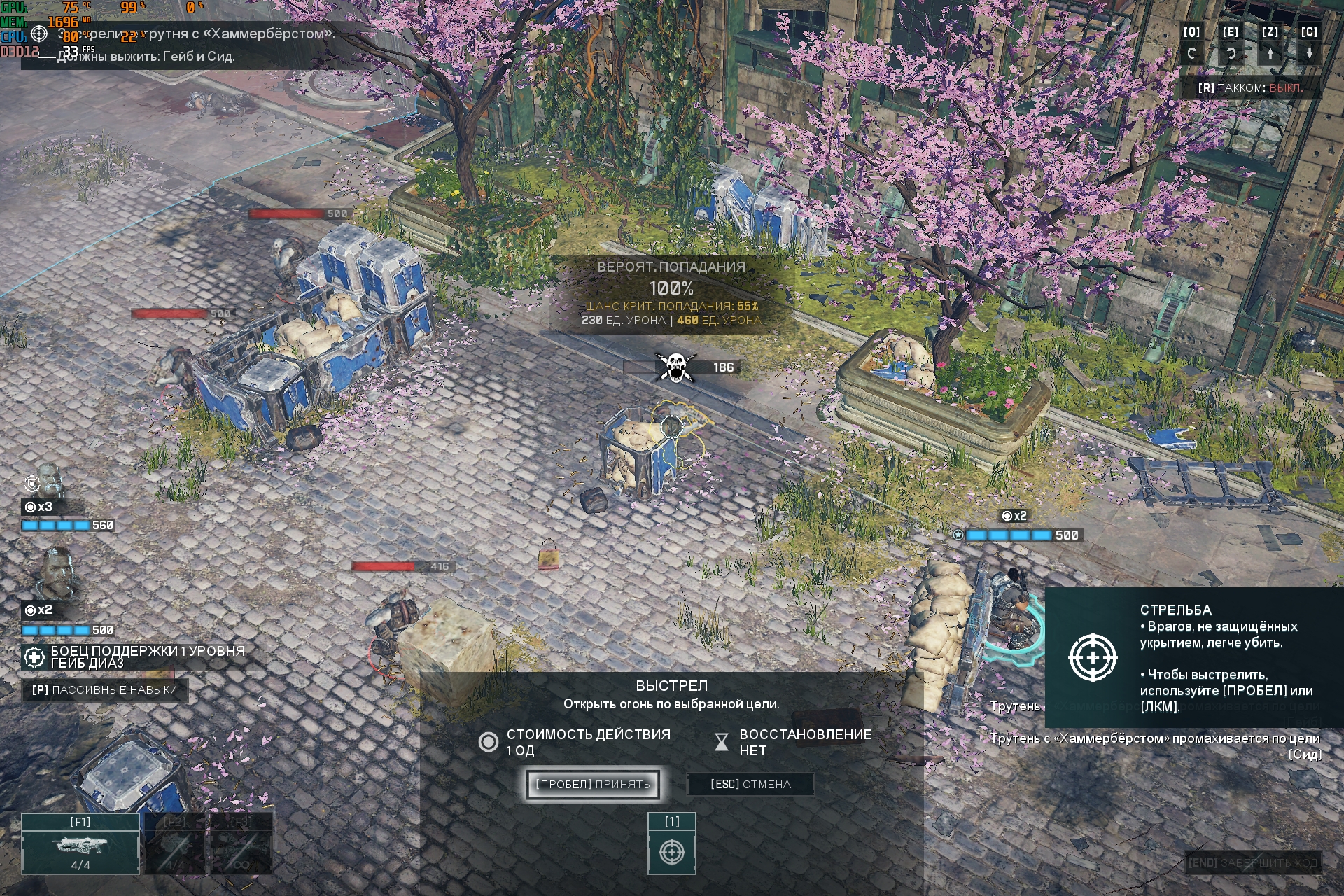Open the ПАССИВНЫЕ НАВЫКИ panel
Viewport: 1344px width, 896px height.
point(105,690)
